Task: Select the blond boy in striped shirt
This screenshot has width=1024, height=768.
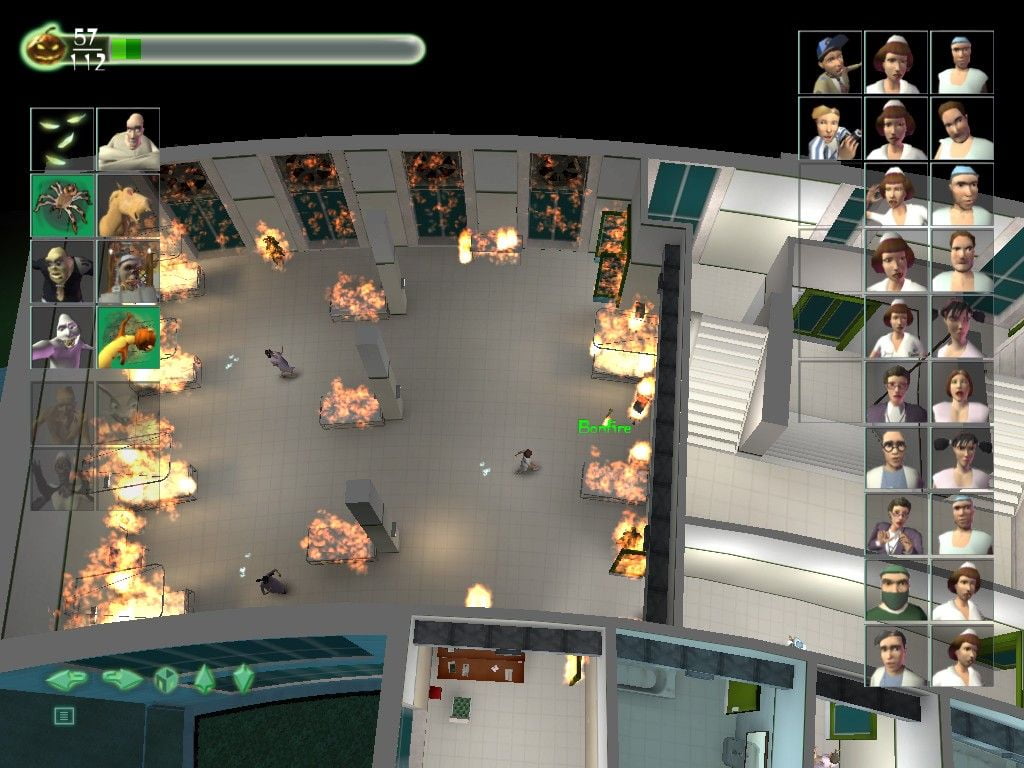Action: pyautogui.click(x=830, y=128)
